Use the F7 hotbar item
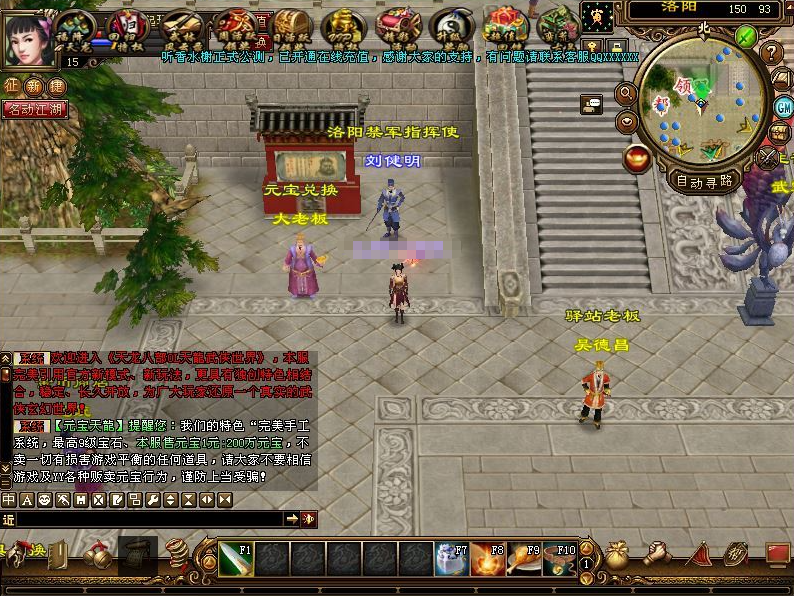Viewport: 794px width, 596px height. pos(450,558)
